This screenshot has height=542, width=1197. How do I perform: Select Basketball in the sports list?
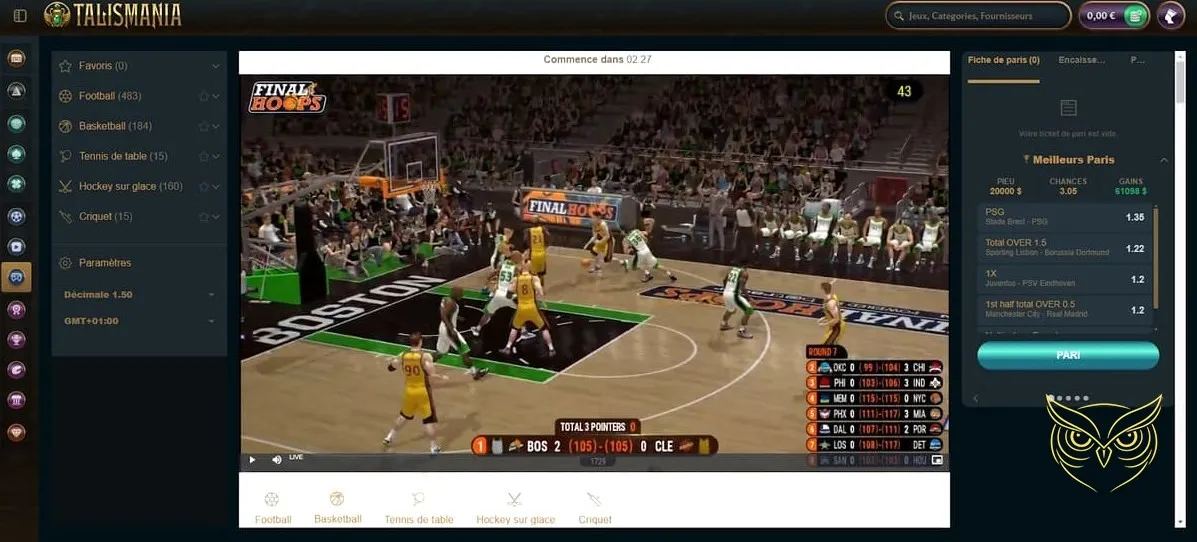(x=115, y=126)
